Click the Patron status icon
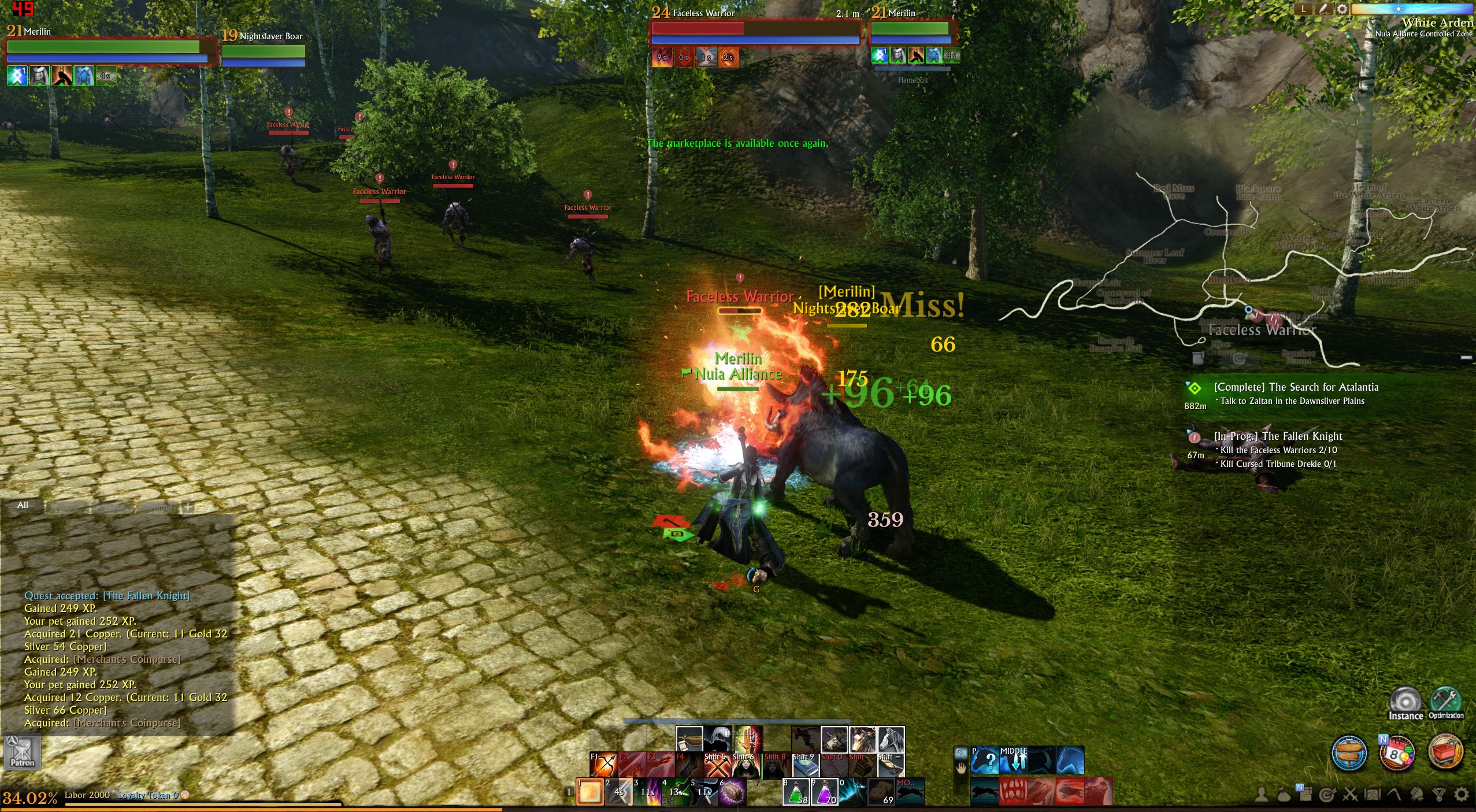Screen dimensions: 1476x812 pos(23,752)
